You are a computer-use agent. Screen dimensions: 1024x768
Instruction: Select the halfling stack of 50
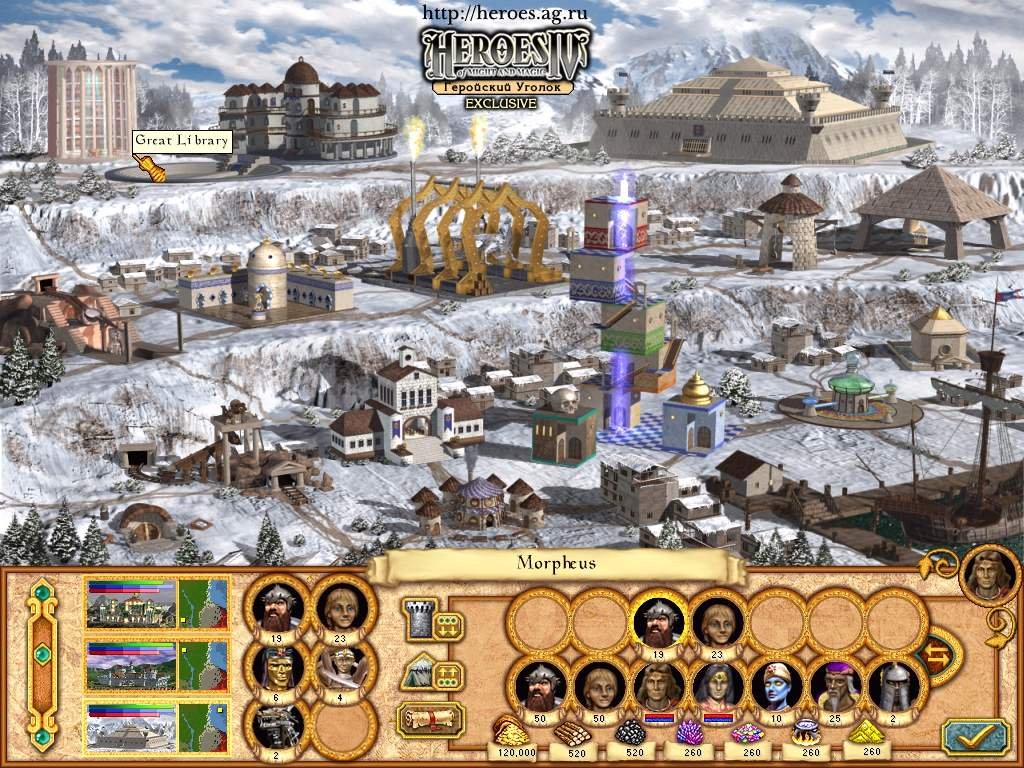[600, 686]
